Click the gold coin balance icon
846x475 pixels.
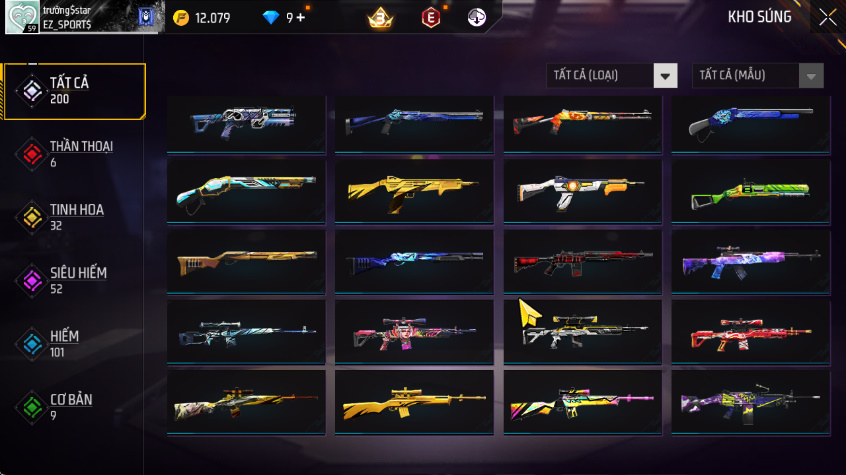pyautogui.click(x=180, y=17)
